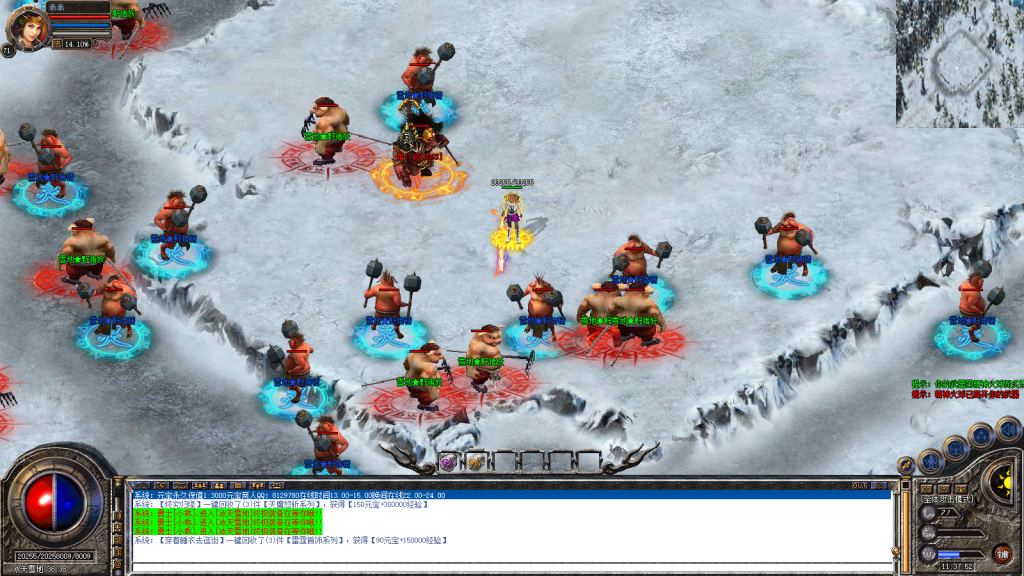Open the character figure menu button
The width and height of the screenshot is (1024, 576).
929,462
